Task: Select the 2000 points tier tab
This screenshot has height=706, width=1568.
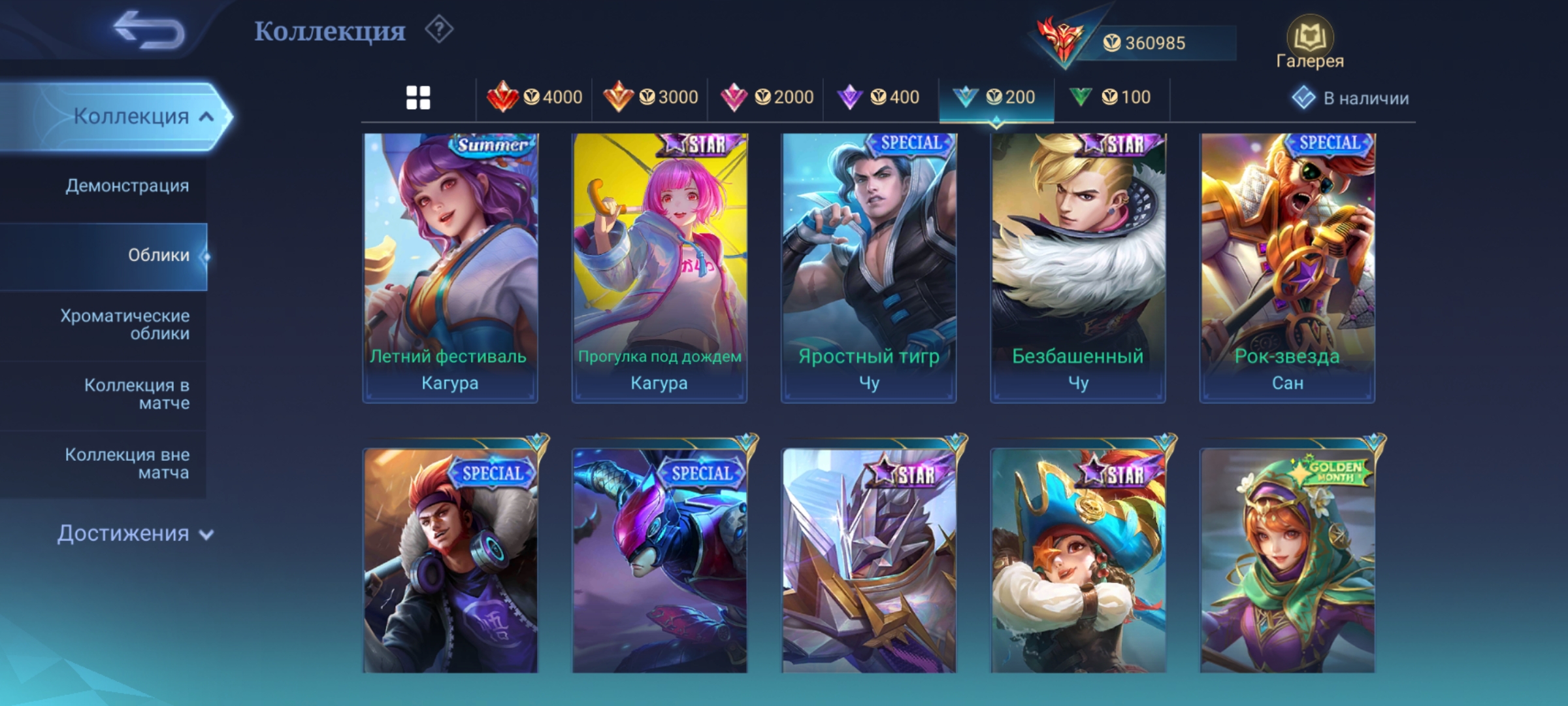Action: point(766,98)
